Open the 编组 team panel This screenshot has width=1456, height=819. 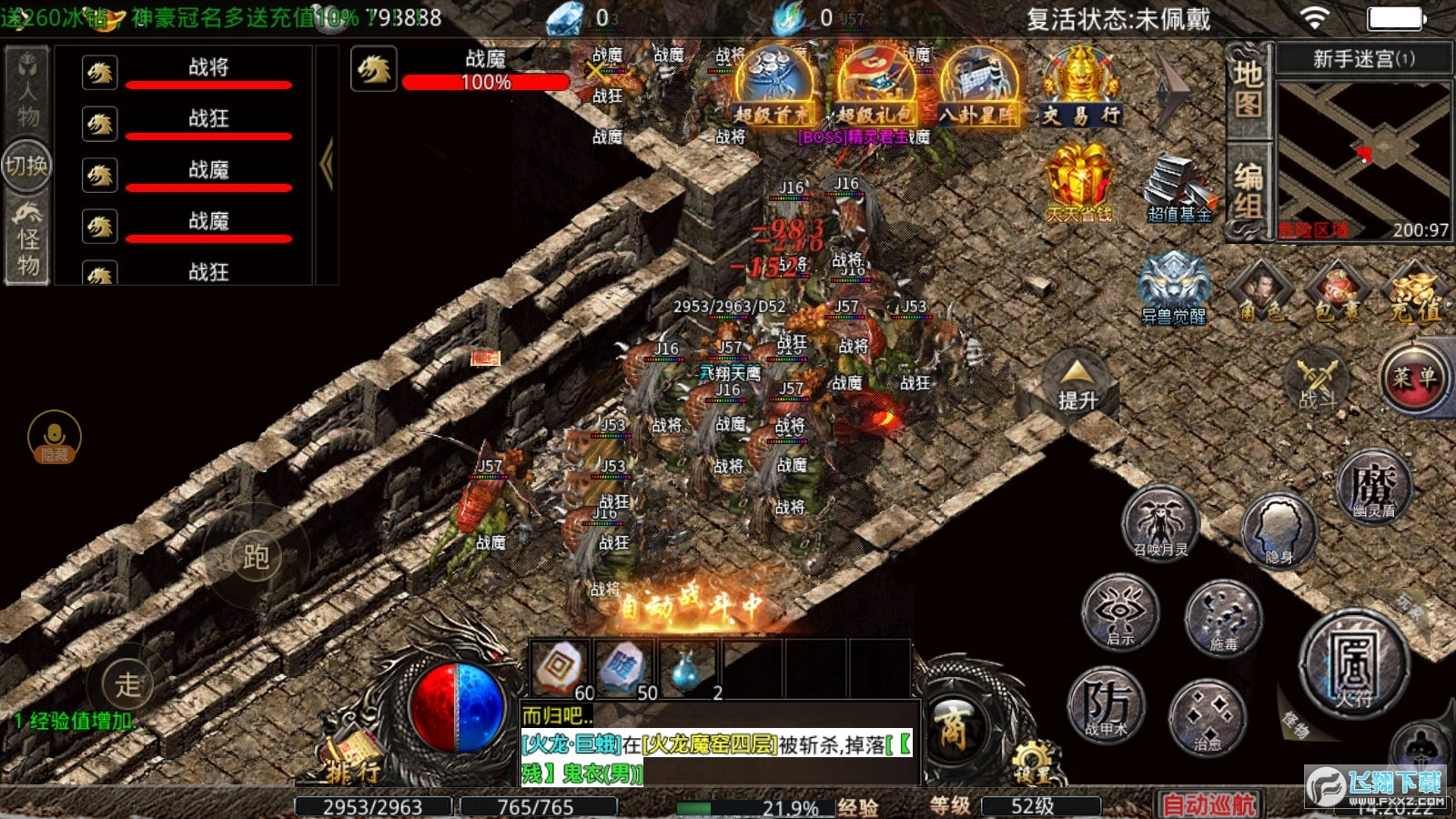tap(1248, 191)
